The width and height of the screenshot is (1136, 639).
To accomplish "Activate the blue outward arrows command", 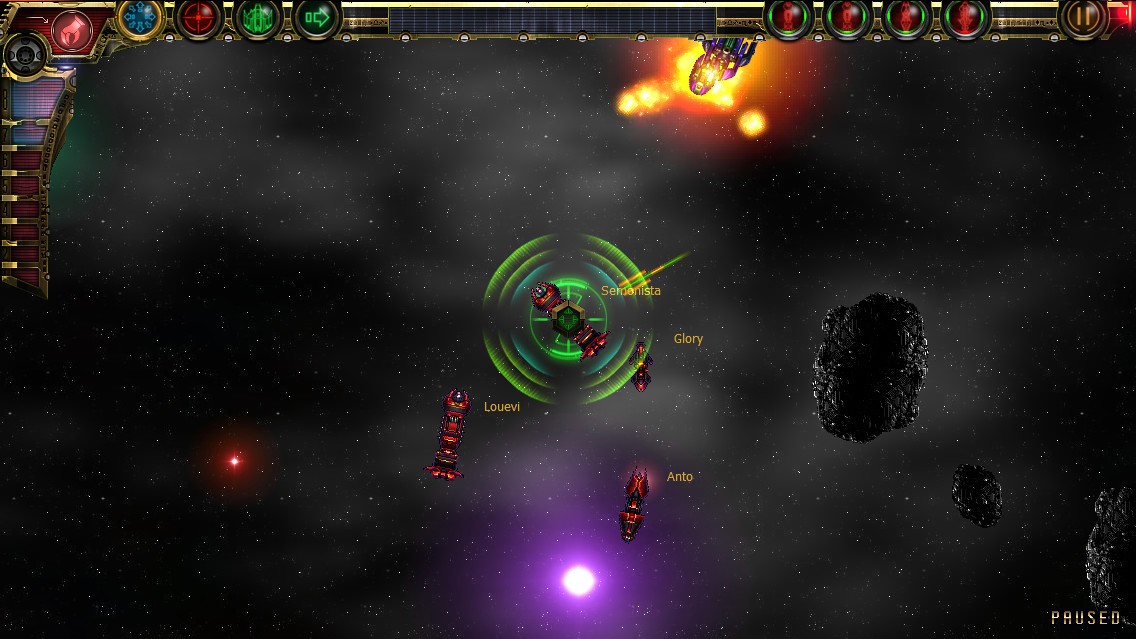I will coord(140,18).
